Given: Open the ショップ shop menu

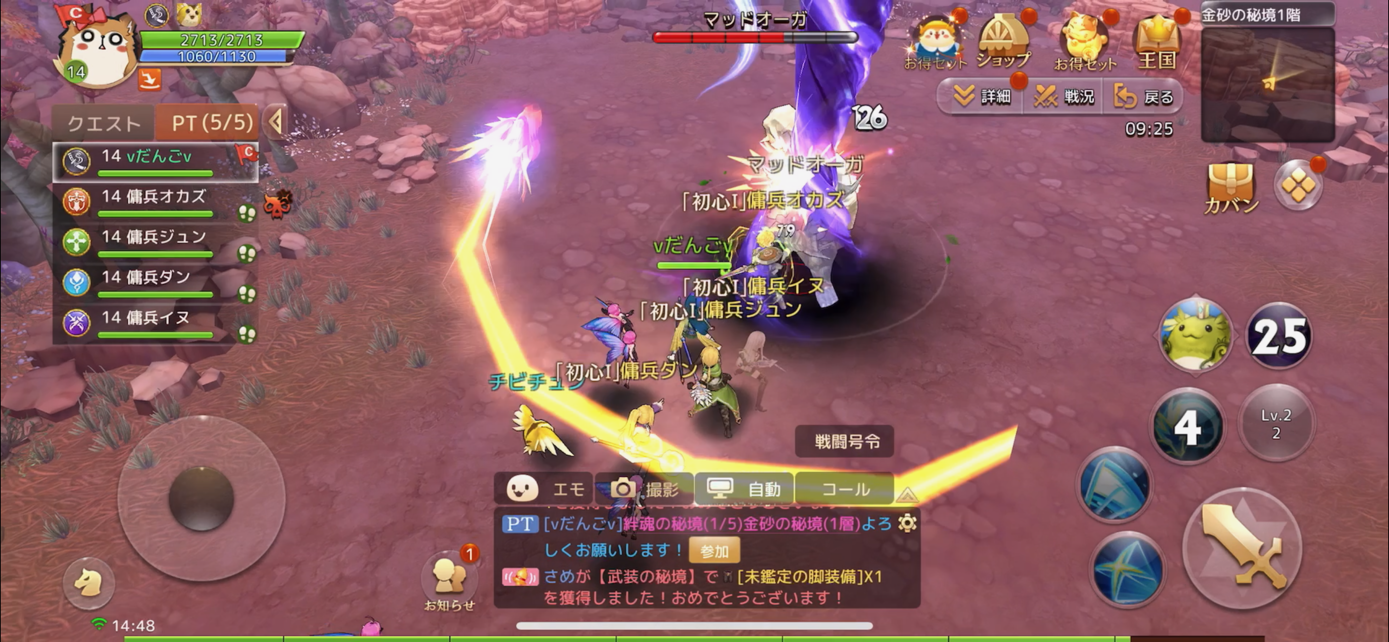Looking at the screenshot, I should (x=1003, y=42).
